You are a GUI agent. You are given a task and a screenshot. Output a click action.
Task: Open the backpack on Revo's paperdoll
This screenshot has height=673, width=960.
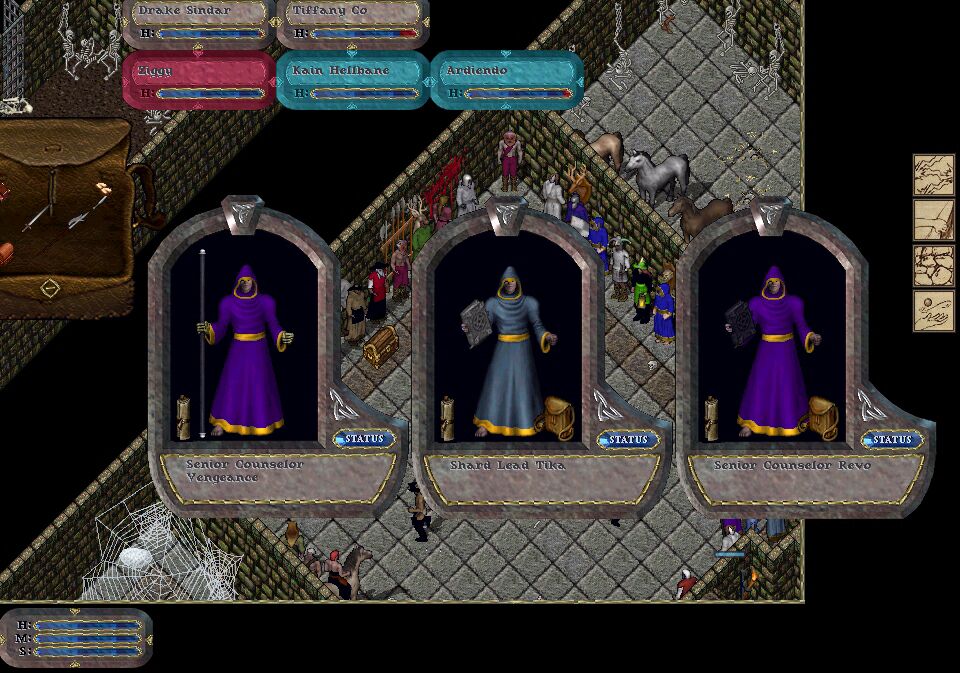click(x=822, y=417)
